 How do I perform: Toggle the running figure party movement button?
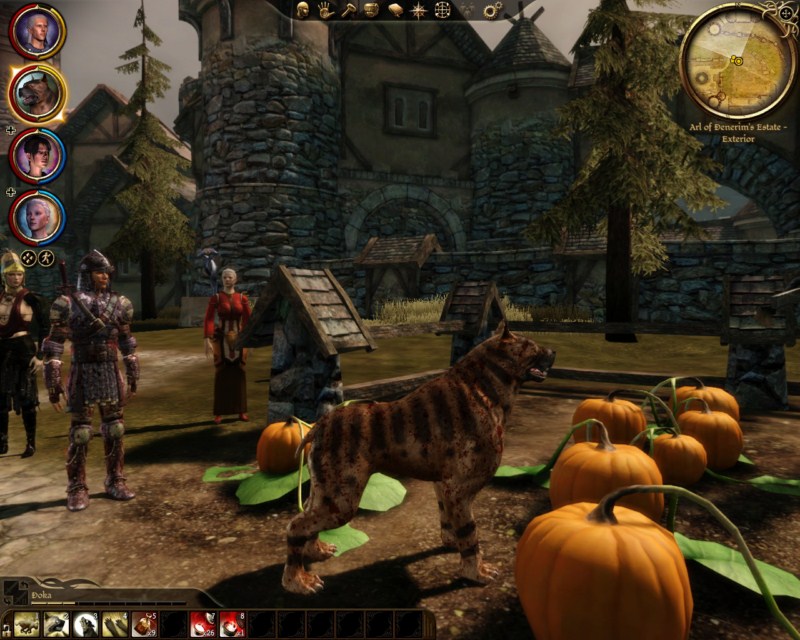click(47, 257)
